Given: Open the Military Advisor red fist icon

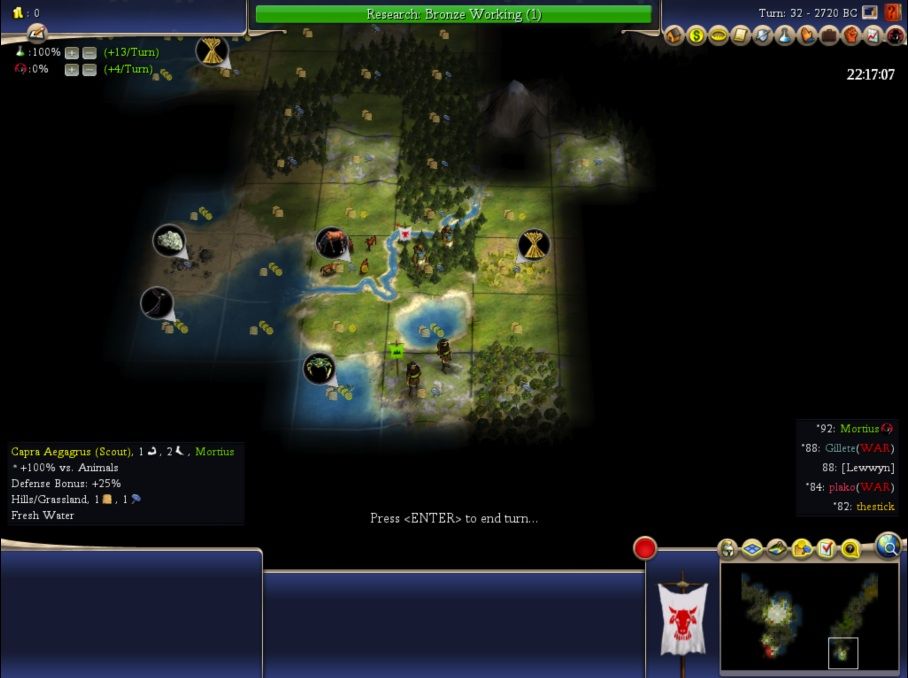Looking at the screenshot, I should coord(851,36).
